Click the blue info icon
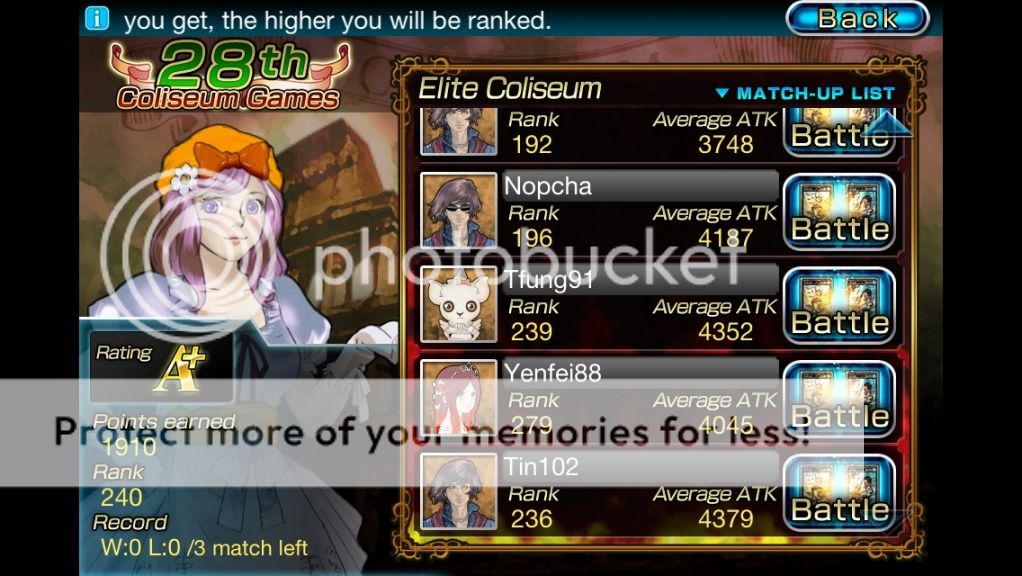Image resolution: width=1022 pixels, height=576 pixels. (x=97, y=17)
